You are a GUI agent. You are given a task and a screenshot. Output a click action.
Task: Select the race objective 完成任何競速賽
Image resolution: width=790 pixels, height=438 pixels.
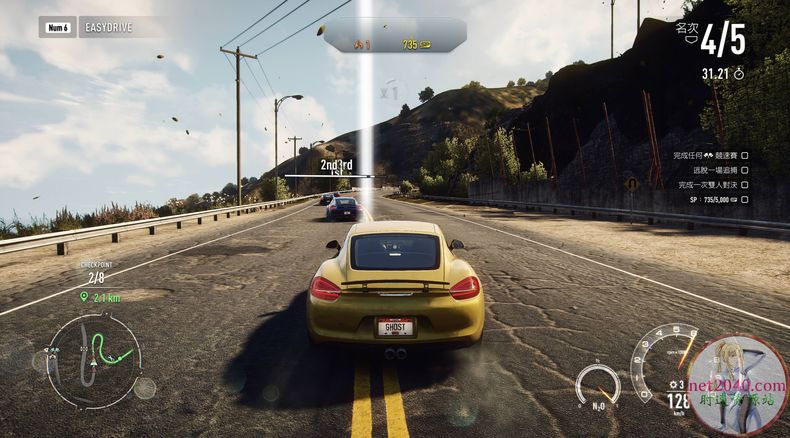[705, 156]
